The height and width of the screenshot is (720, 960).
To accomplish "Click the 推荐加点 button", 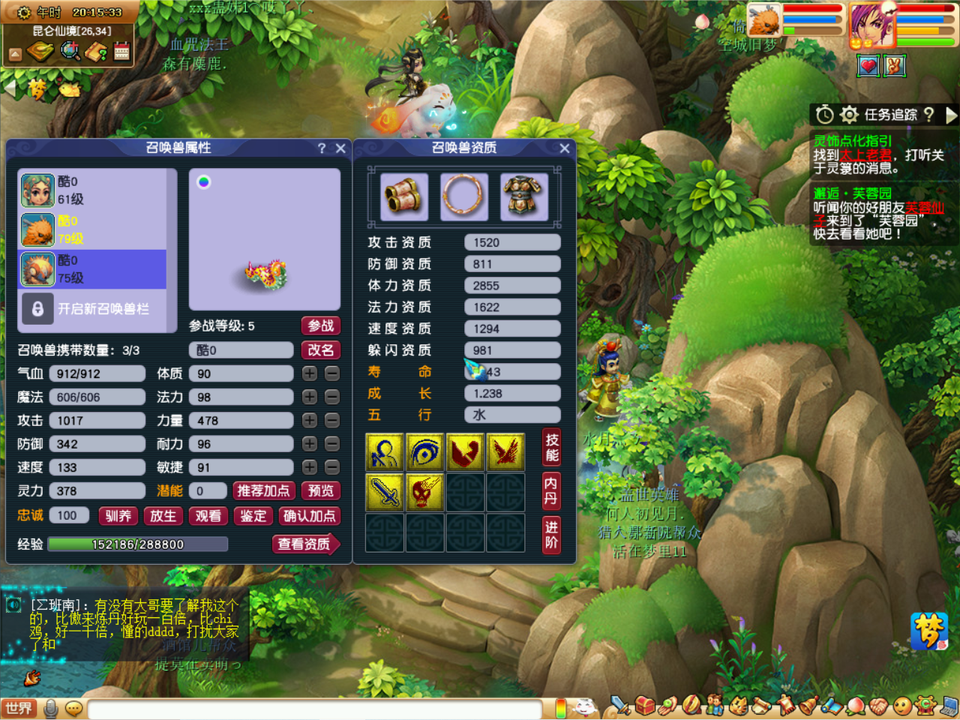I will 263,491.
